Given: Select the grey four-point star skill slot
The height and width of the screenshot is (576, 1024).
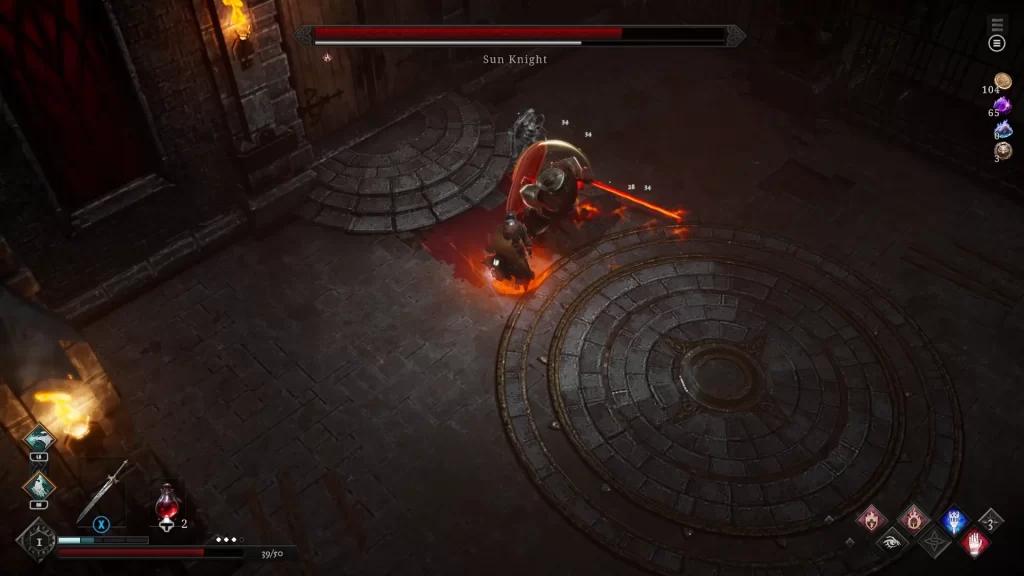Looking at the screenshot, I should click(934, 542).
